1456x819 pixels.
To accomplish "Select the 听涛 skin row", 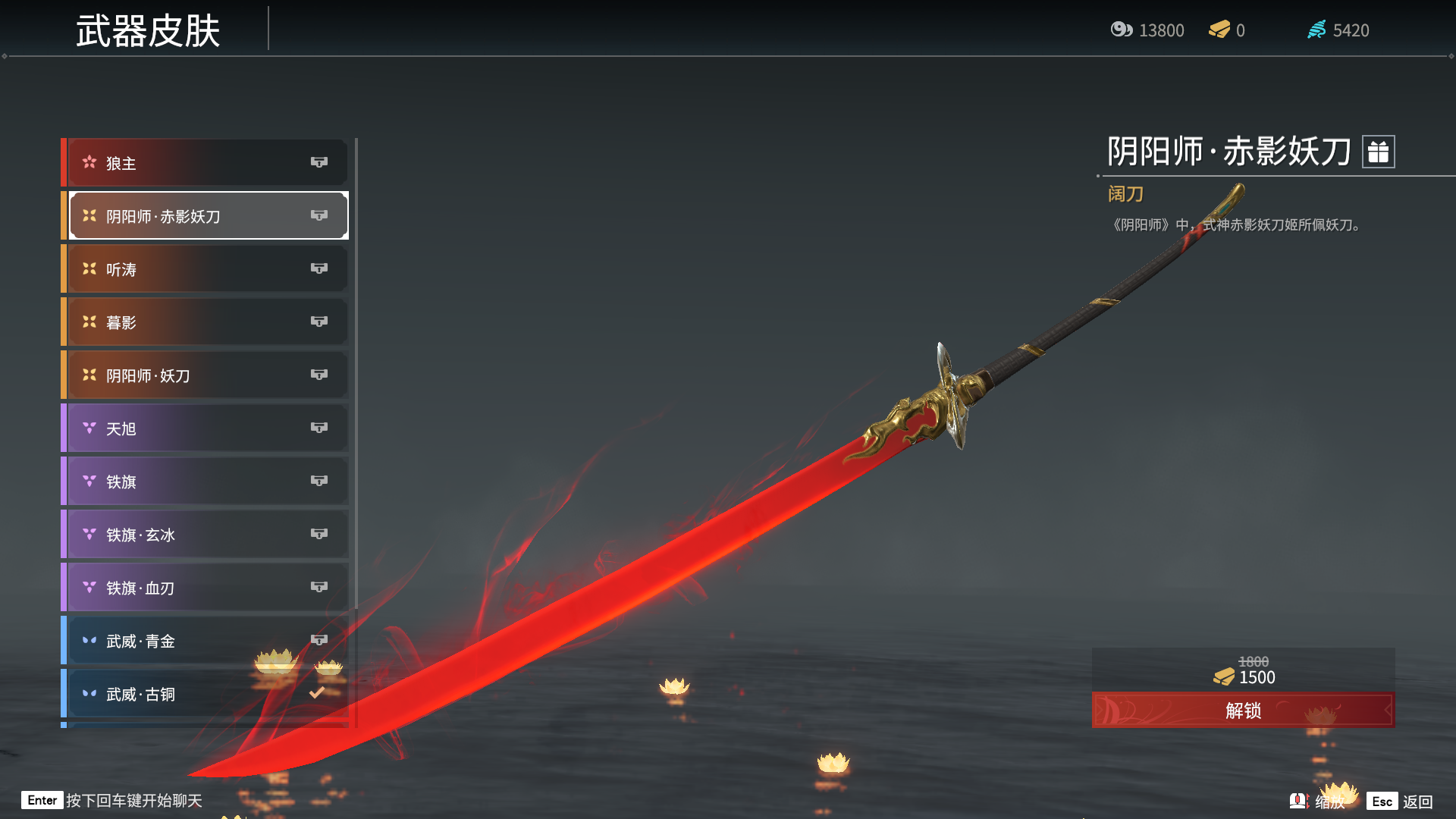I will (206, 269).
